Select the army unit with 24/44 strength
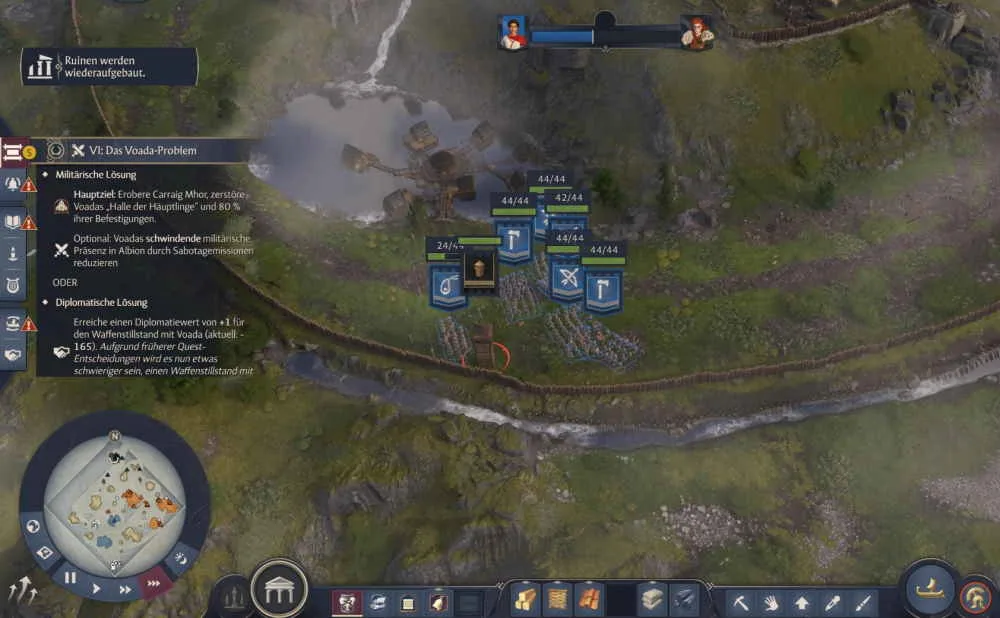The width and height of the screenshot is (1000, 618). [446, 287]
